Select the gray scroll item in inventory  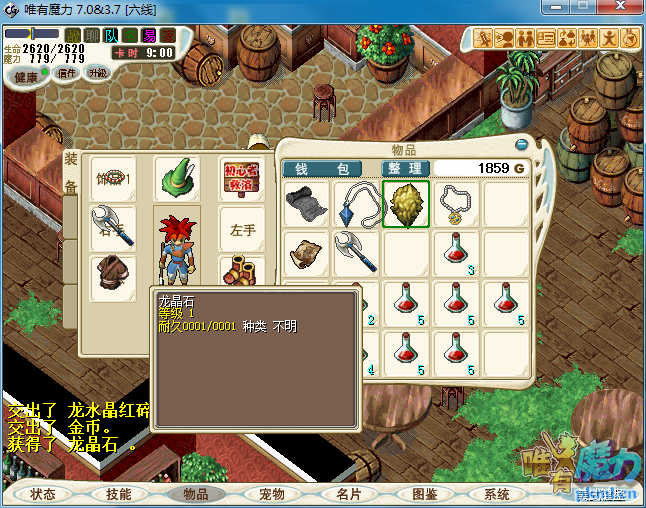306,204
